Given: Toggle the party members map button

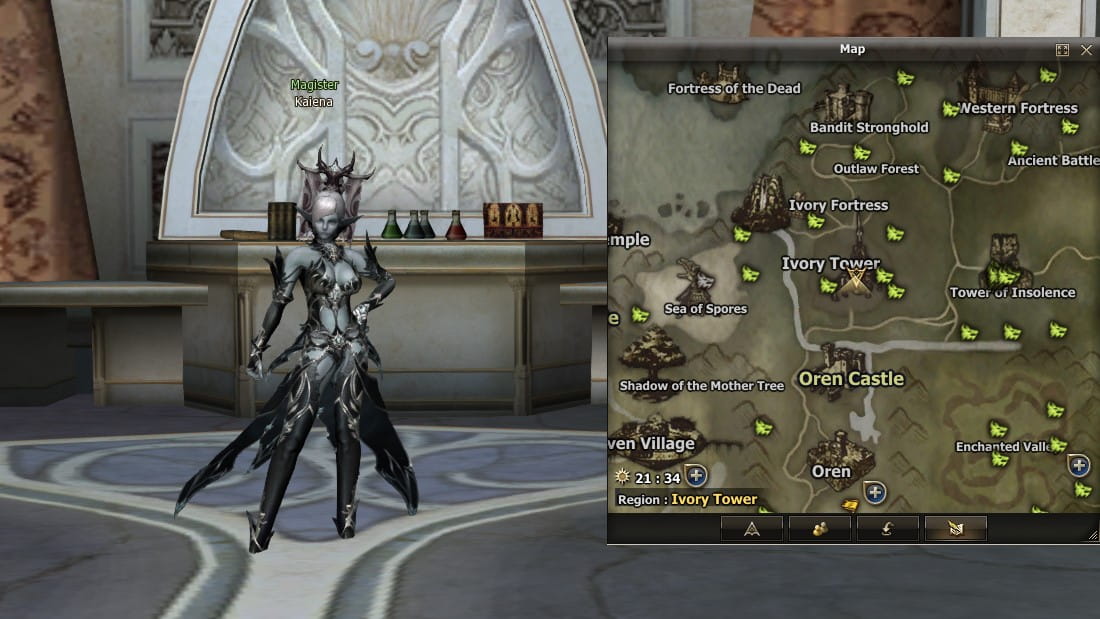Looking at the screenshot, I should pyautogui.click(x=820, y=529).
